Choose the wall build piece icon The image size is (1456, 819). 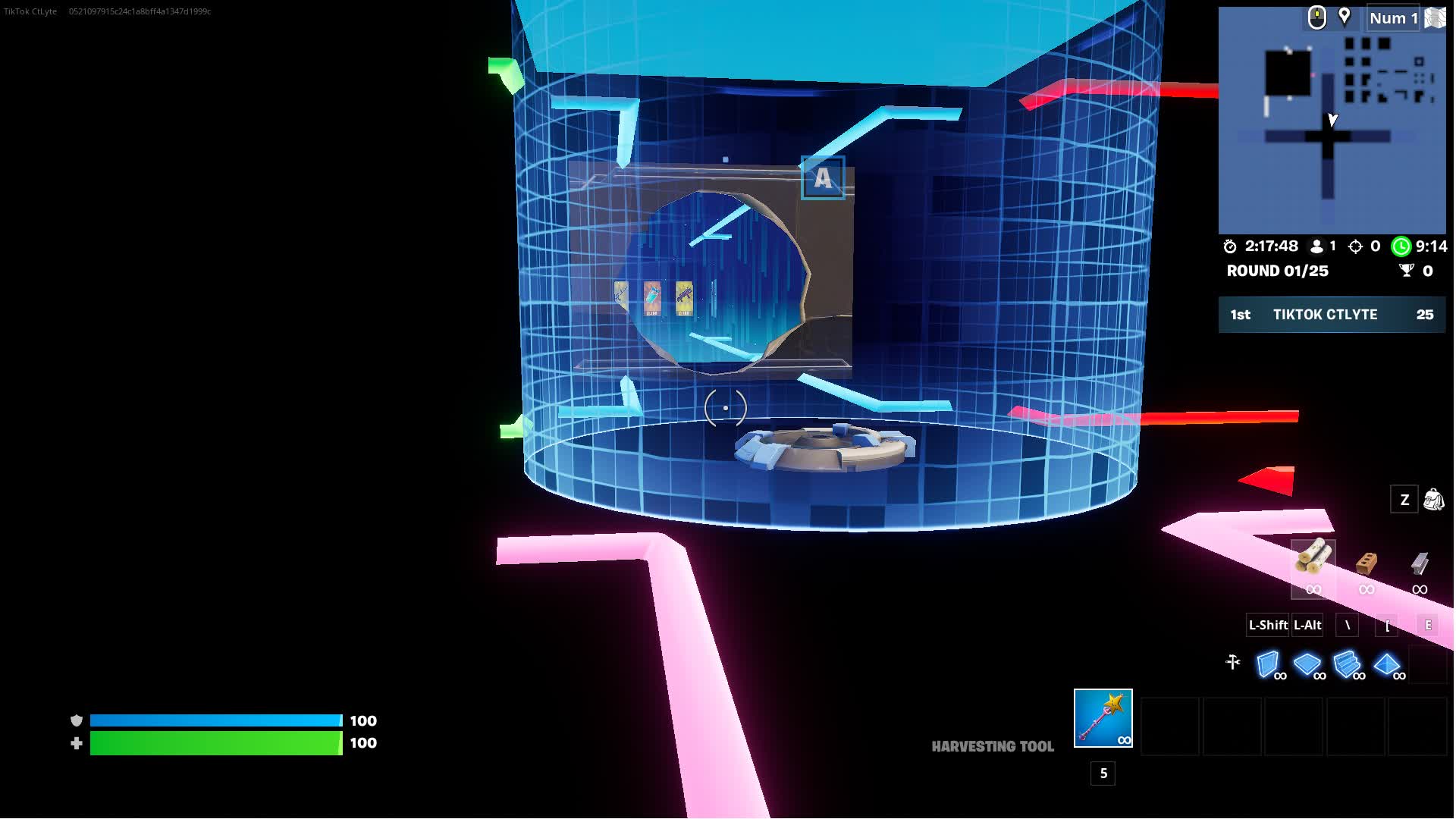[1269, 662]
